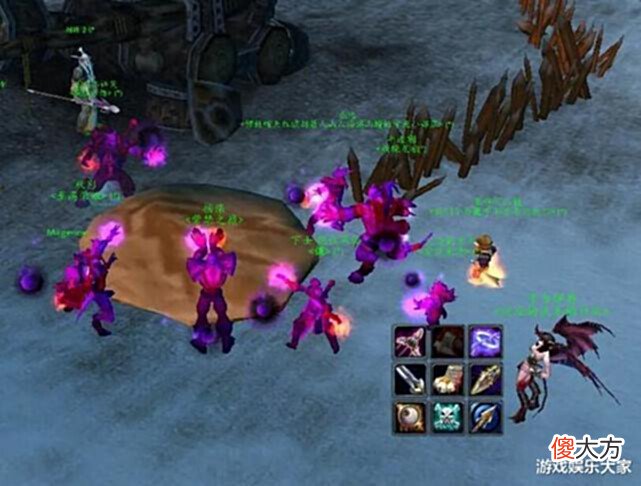Activate the teal skull and crossbones ability

coord(448,415)
